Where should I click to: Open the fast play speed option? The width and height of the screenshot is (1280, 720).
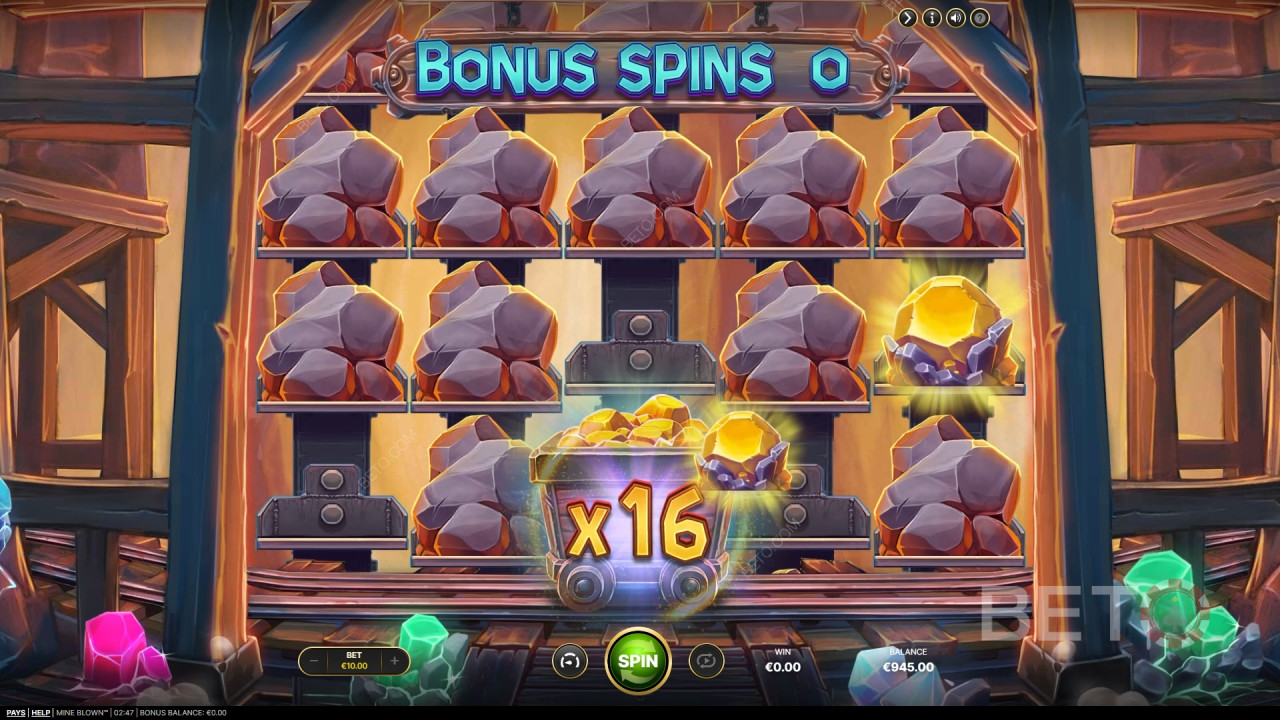pos(568,660)
